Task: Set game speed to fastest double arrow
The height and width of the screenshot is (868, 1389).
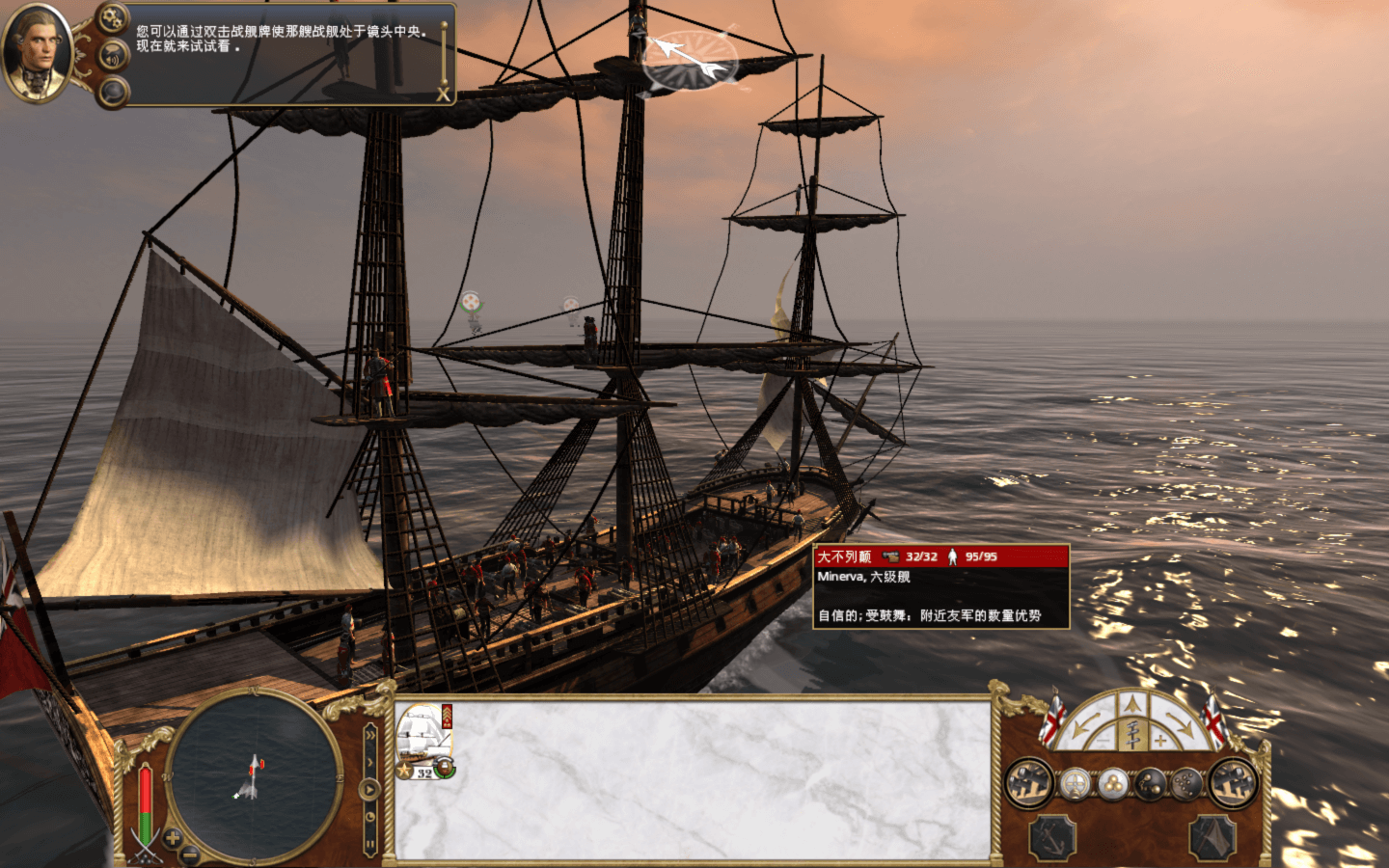Action: pos(370,735)
